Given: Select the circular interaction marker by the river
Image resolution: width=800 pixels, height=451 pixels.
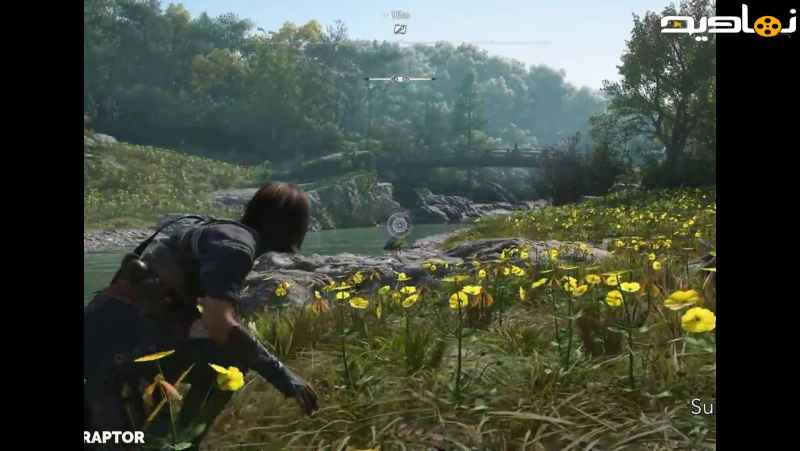Looking at the screenshot, I should click(398, 225).
